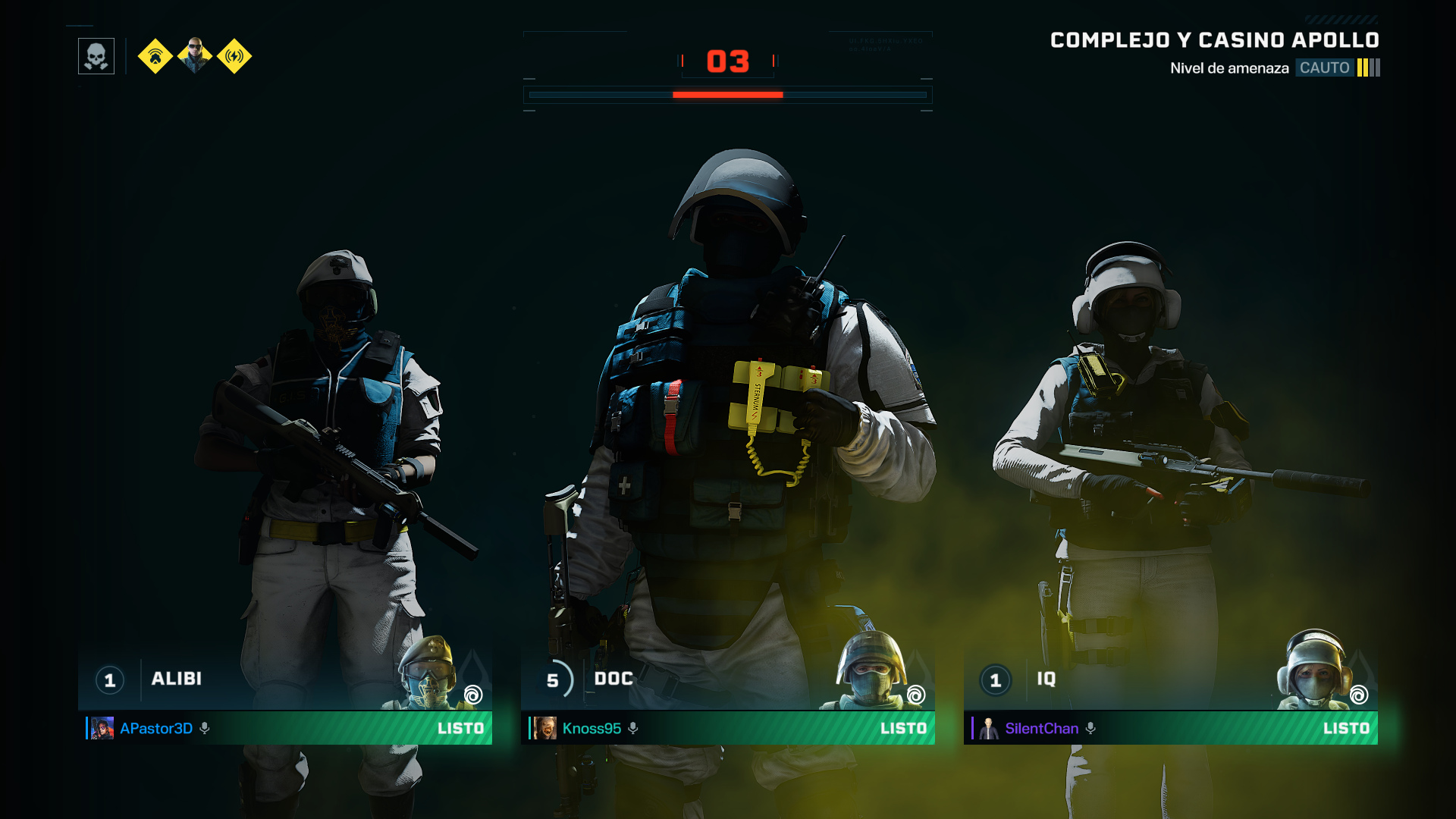The width and height of the screenshot is (1456, 819).
Task: Open the CAUTO threat level indicator
Action: 1324,67
